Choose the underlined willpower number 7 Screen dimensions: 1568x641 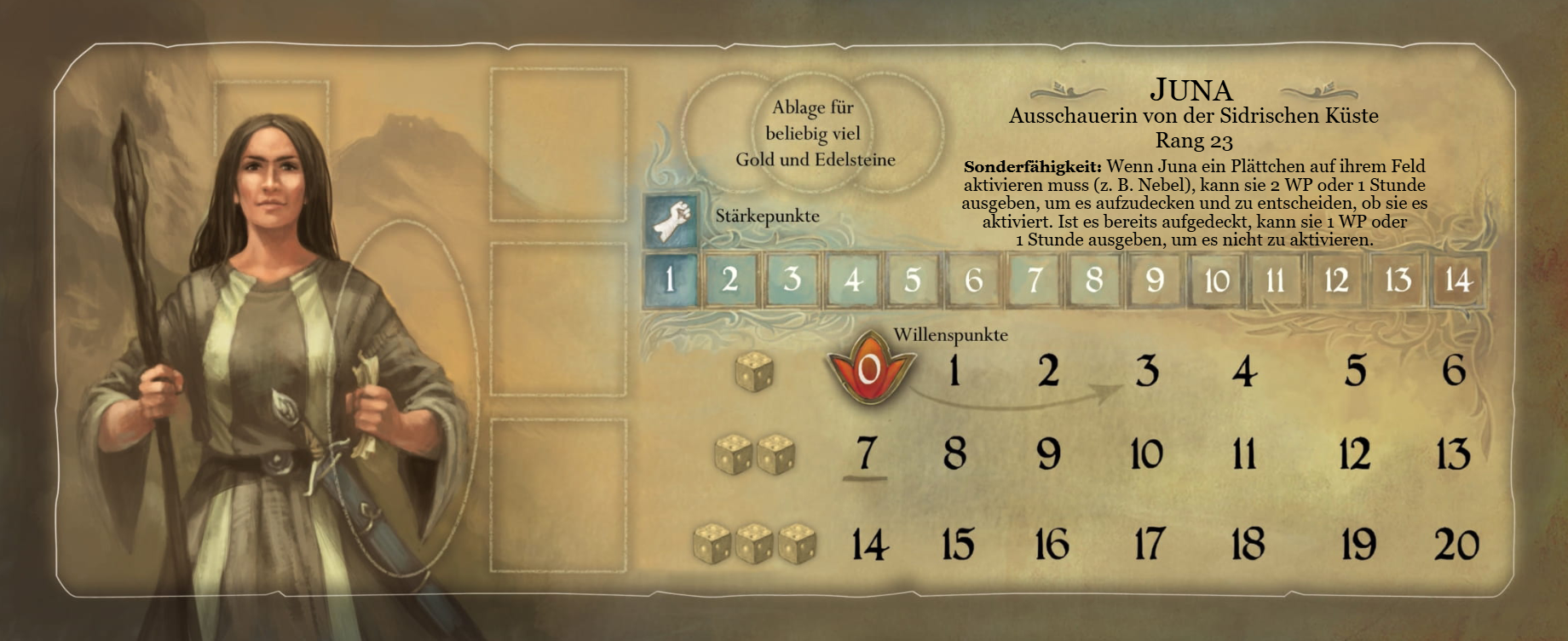[866, 453]
